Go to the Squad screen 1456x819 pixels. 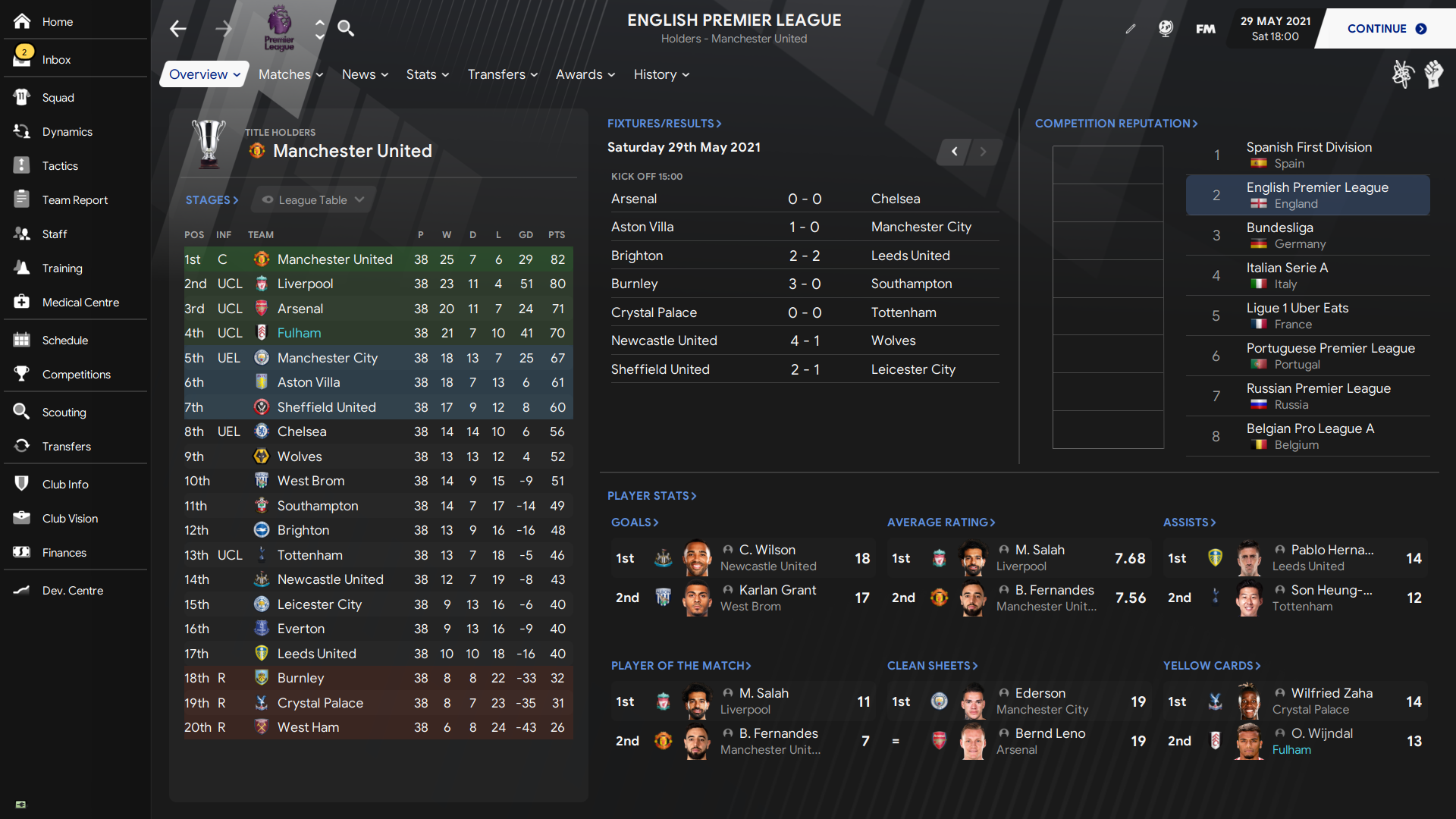click(x=58, y=98)
